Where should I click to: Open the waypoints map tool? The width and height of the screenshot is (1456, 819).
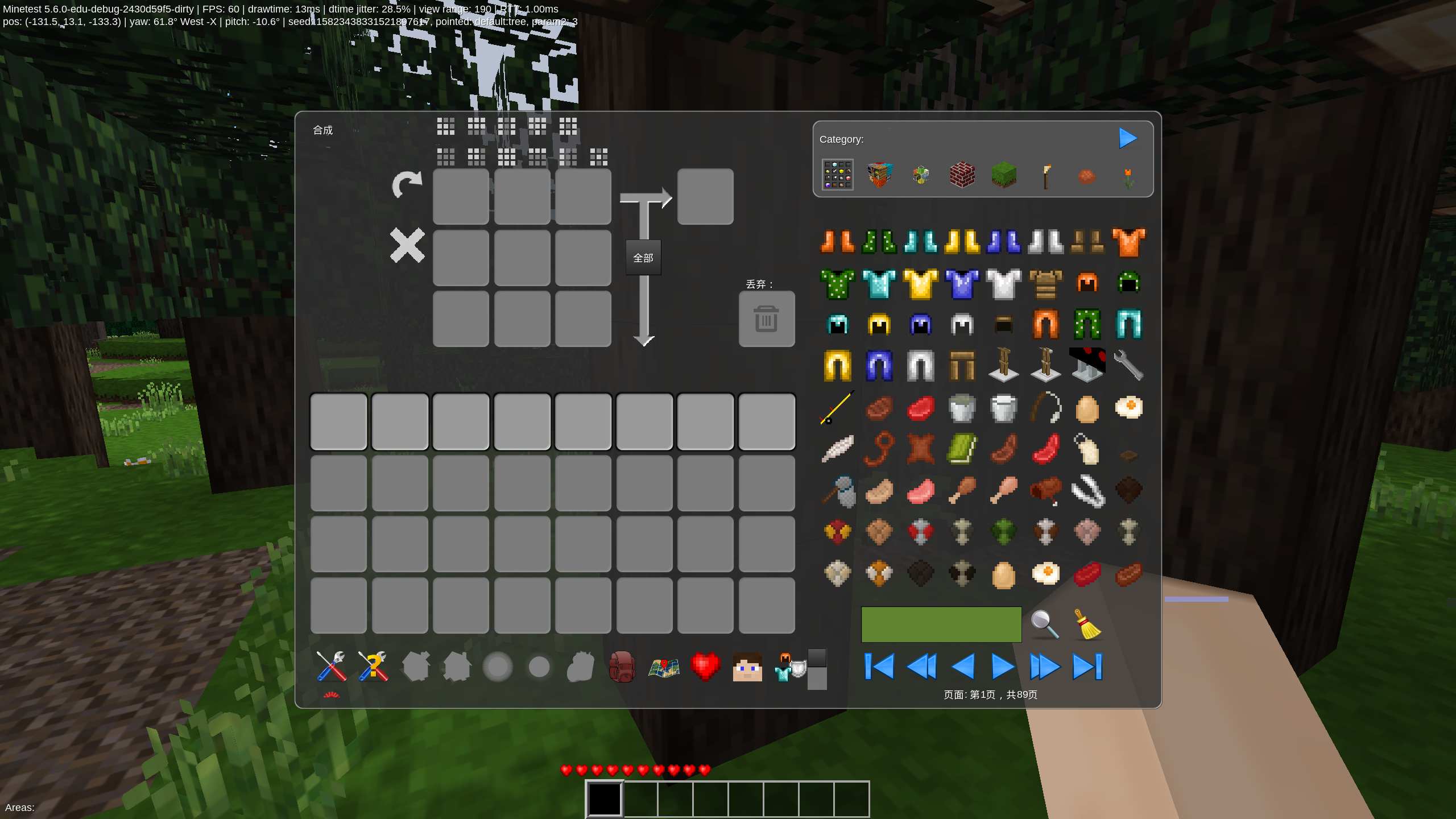[664, 667]
